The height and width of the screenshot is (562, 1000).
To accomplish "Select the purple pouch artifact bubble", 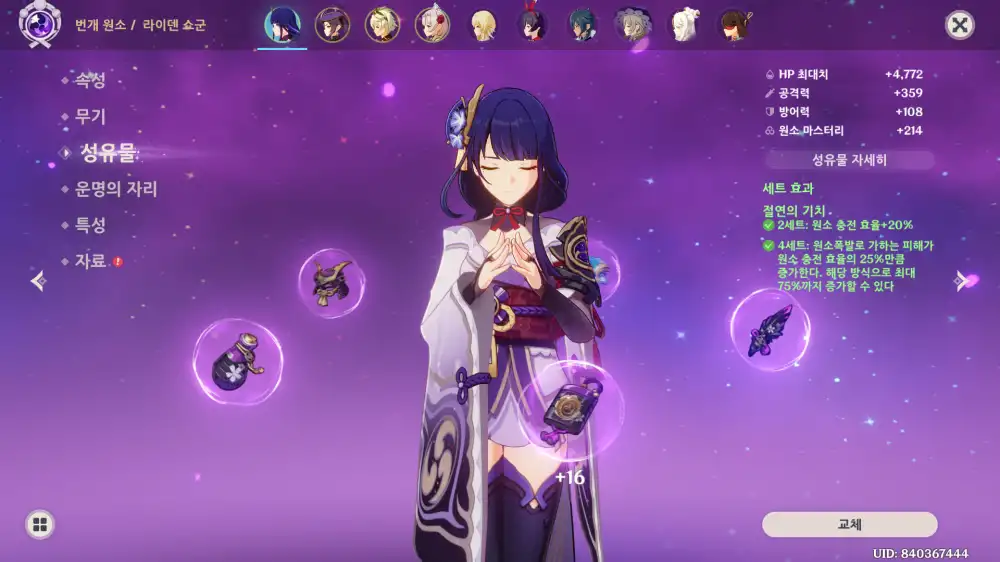I will tap(237, 362).
